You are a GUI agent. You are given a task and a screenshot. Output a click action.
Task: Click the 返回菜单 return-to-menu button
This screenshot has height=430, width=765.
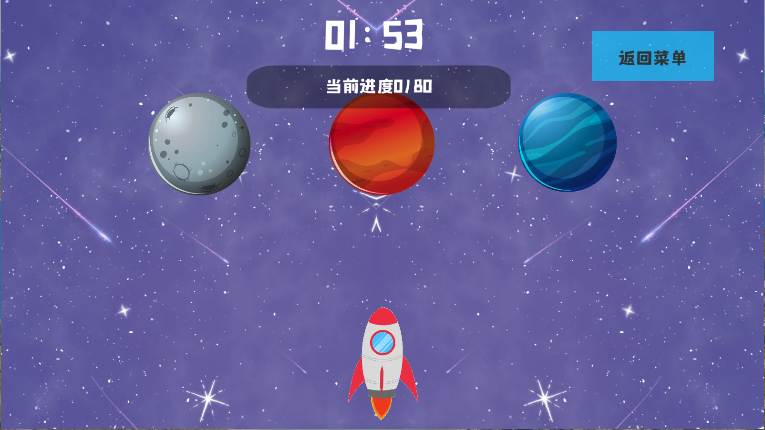(652, 57)
